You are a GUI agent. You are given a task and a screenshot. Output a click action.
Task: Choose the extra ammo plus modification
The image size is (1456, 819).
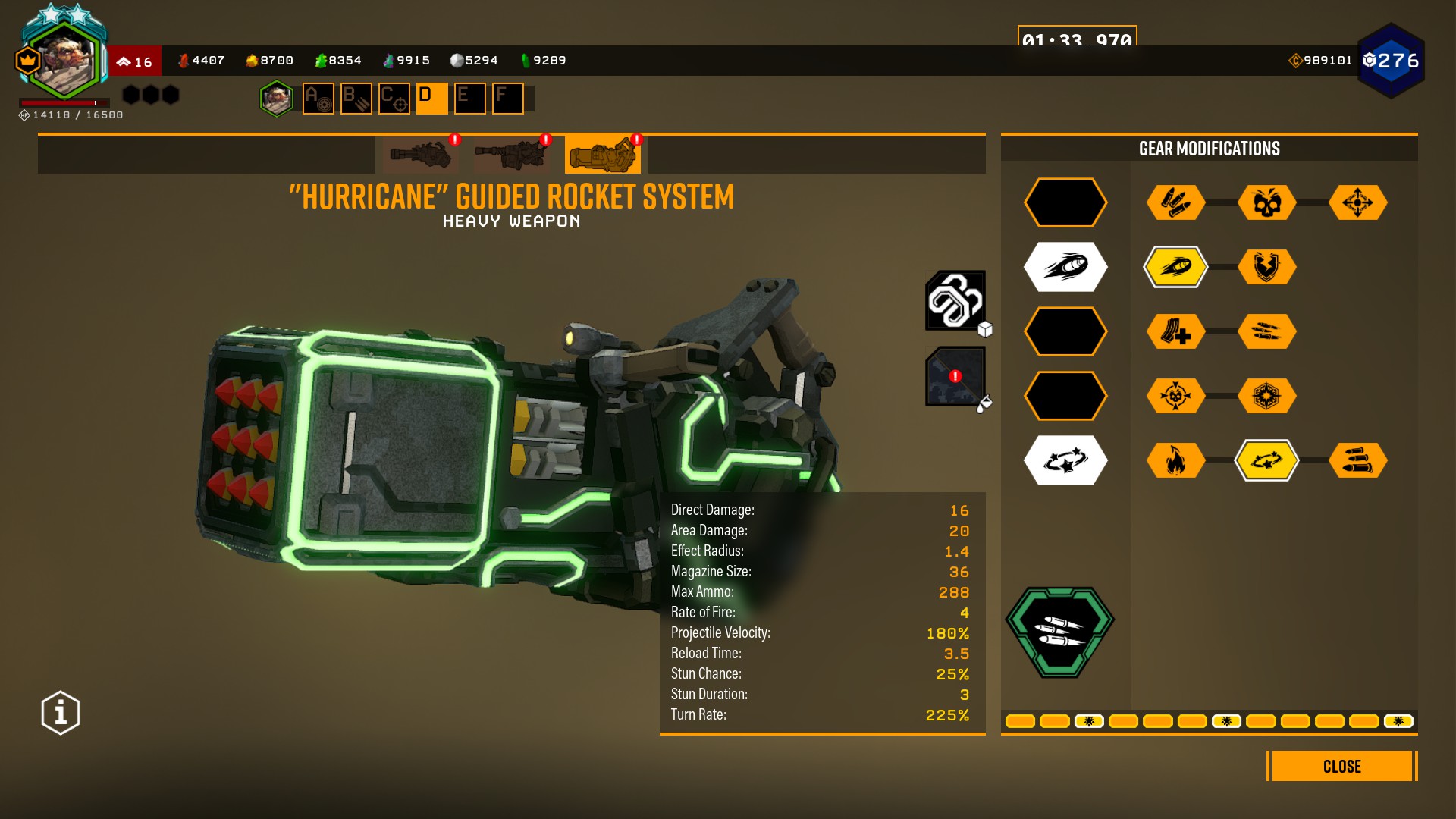pos(1175,331)
